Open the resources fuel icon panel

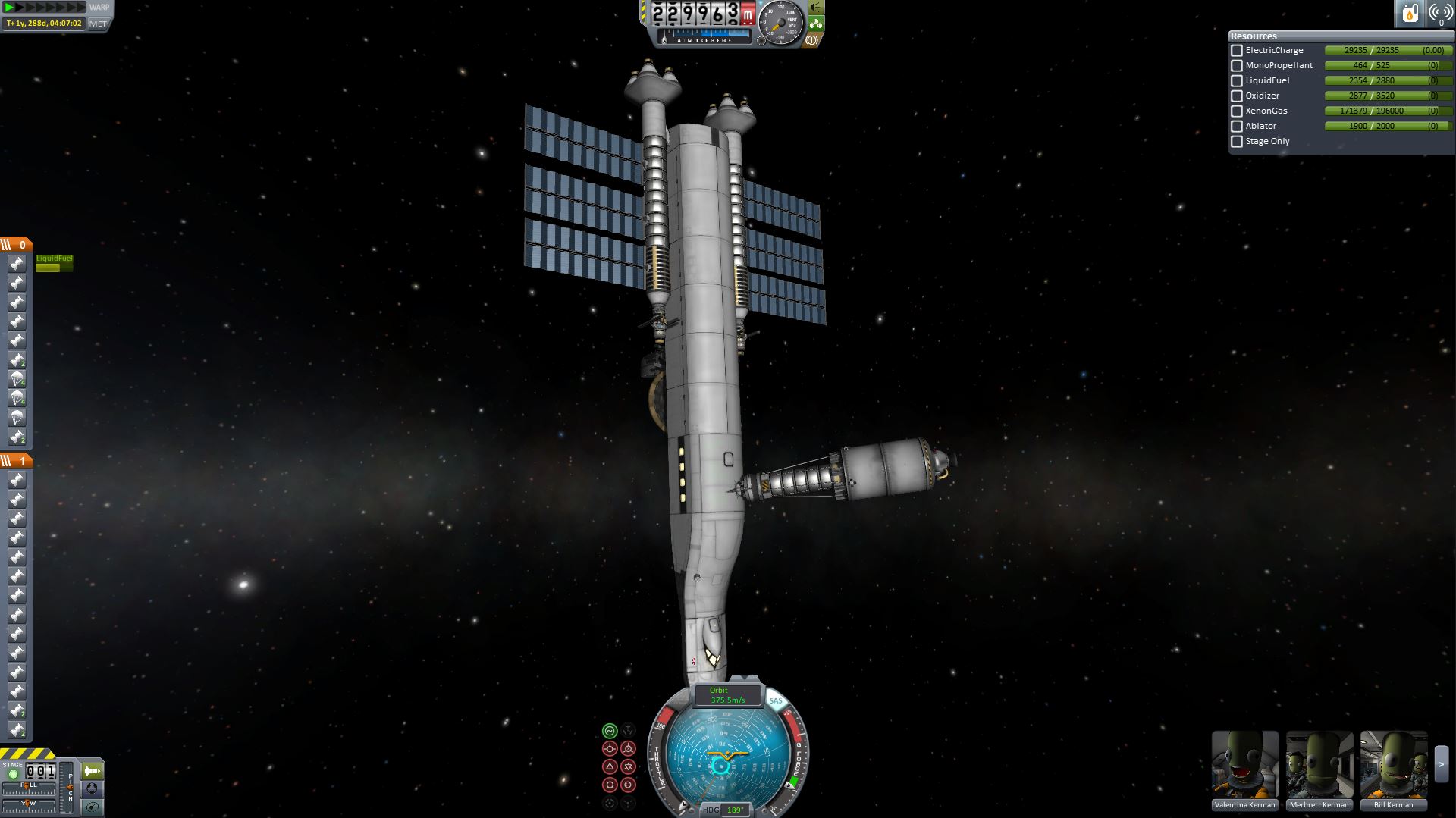click(1410, 13)
